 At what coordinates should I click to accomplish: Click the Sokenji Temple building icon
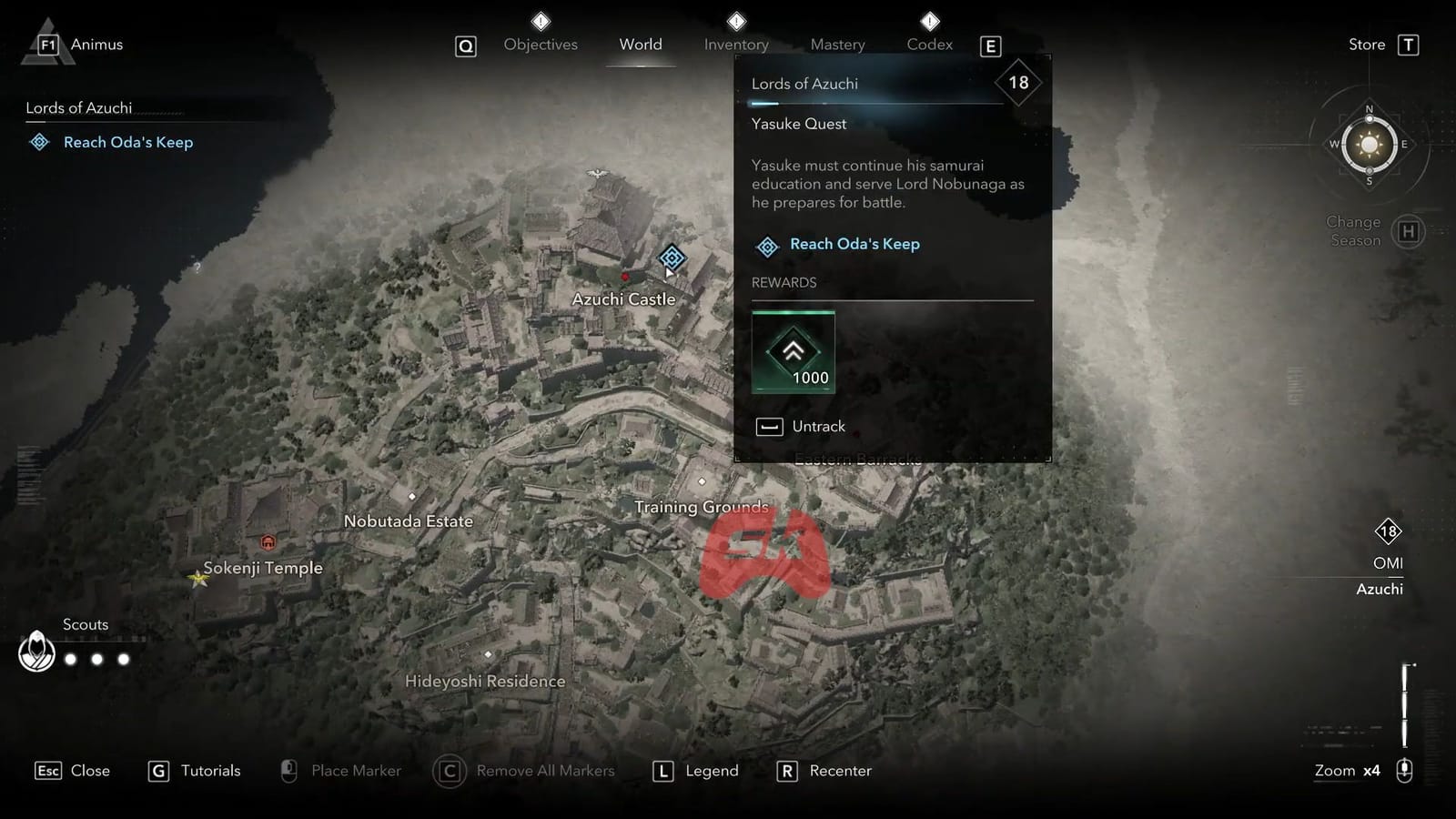(268, 541)
